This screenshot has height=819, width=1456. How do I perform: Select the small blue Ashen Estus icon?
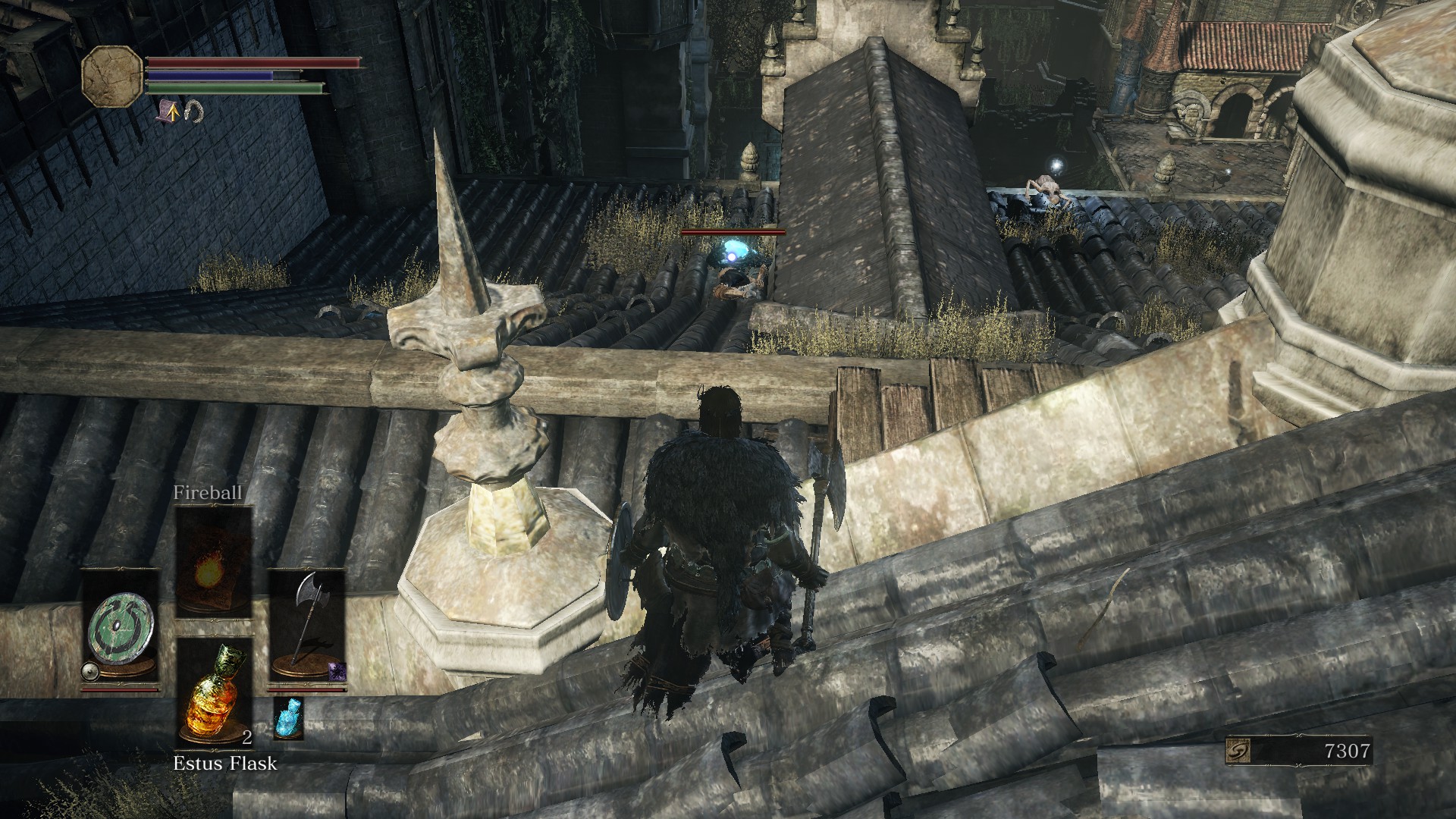tap(288, 717)
